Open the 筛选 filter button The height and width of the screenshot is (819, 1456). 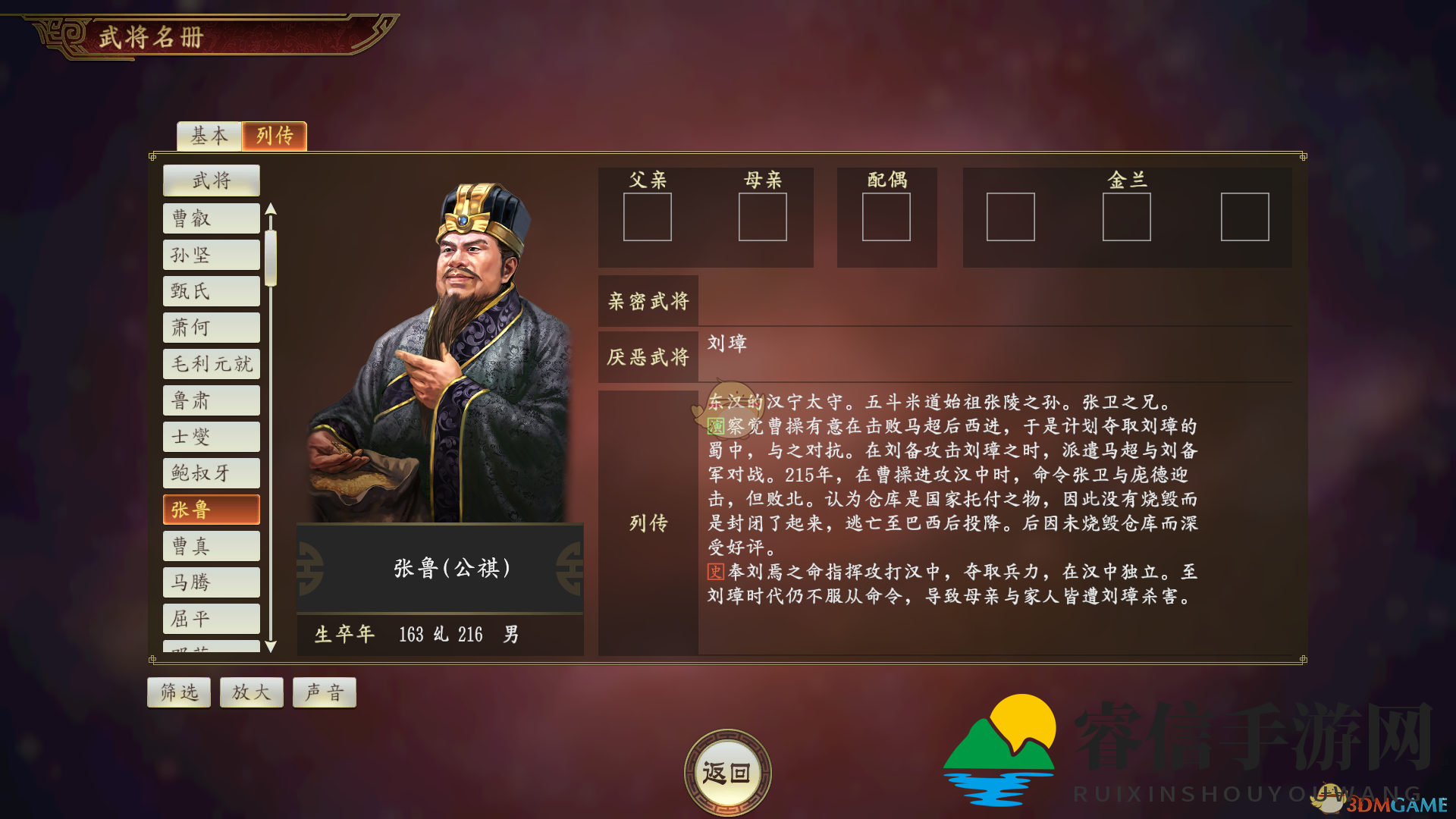coord(179,692)
